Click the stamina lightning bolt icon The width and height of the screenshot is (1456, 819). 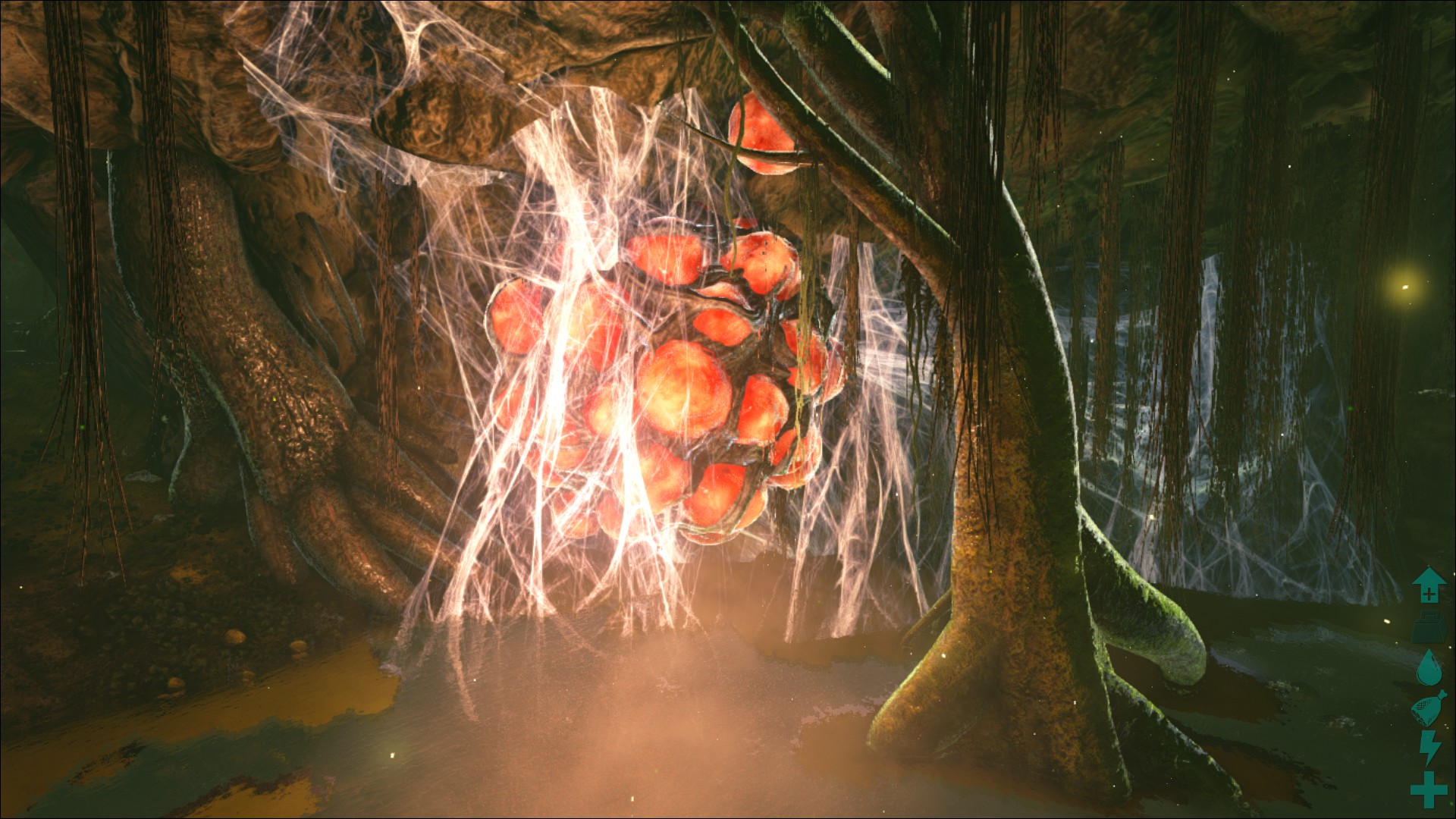(1429, 748)
